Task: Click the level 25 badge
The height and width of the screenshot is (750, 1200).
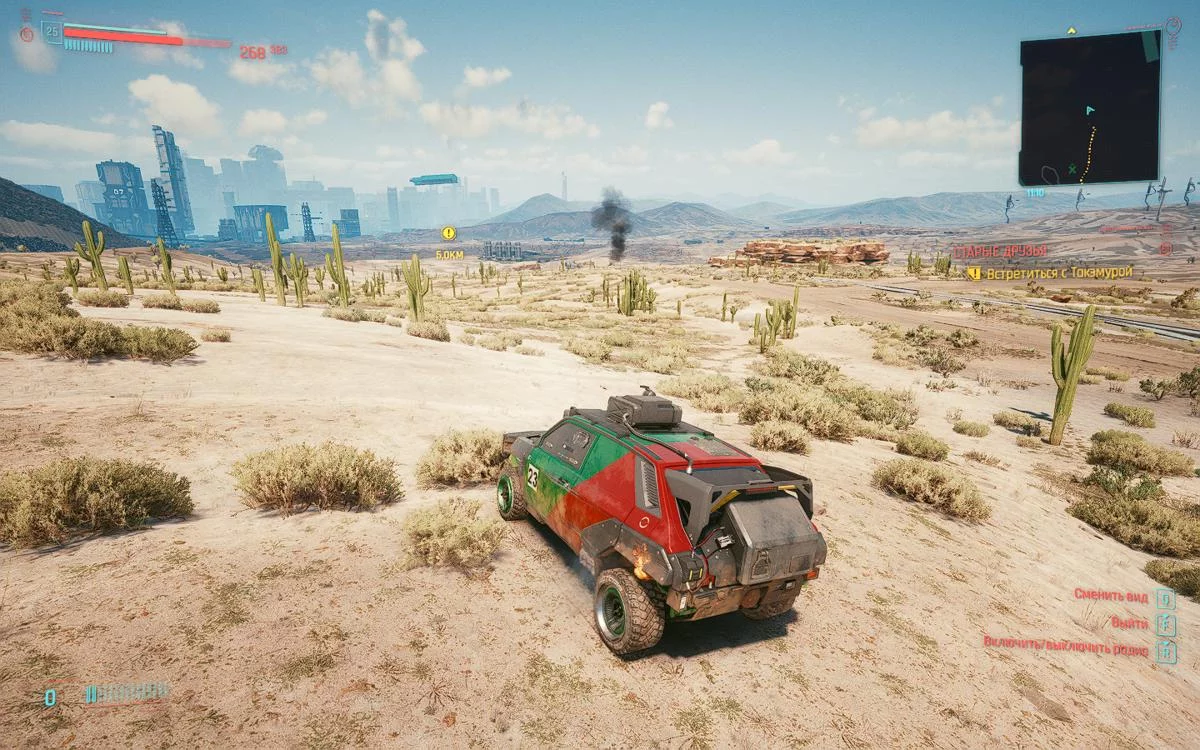Action: click(x=51, y=32)
